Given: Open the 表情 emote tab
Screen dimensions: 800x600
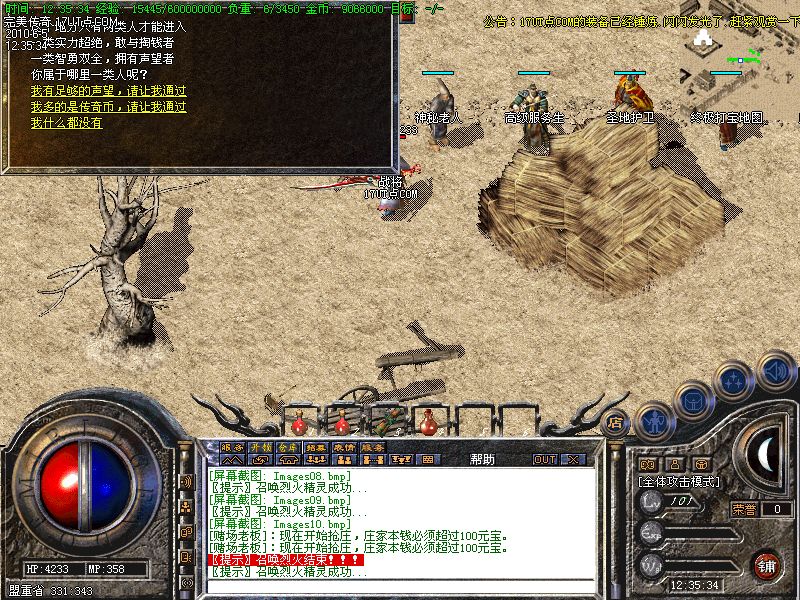Looking at the screenshot, I should click(x=345, y=447).
